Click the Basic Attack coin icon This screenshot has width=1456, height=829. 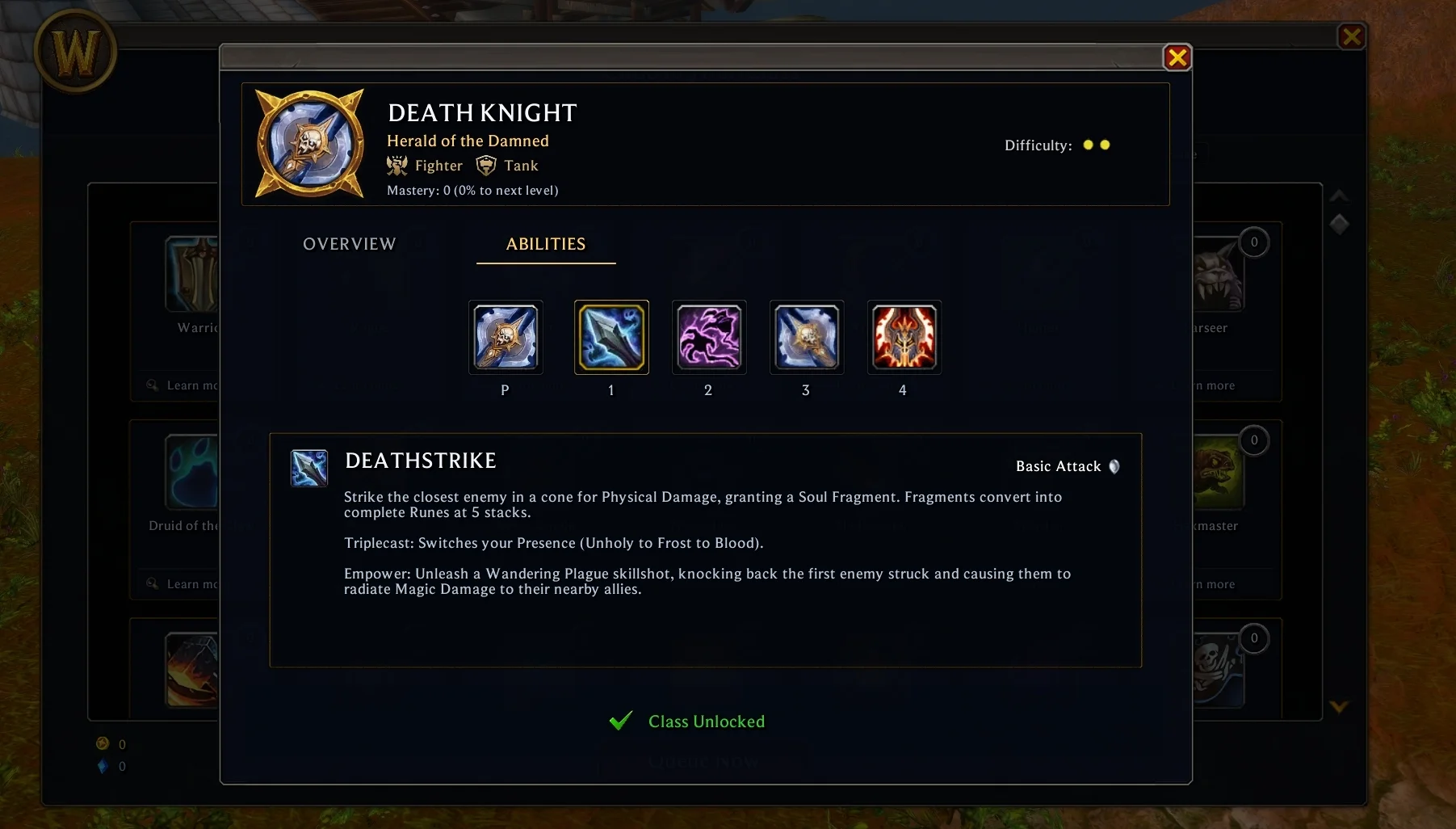[x=1114, y=466]
